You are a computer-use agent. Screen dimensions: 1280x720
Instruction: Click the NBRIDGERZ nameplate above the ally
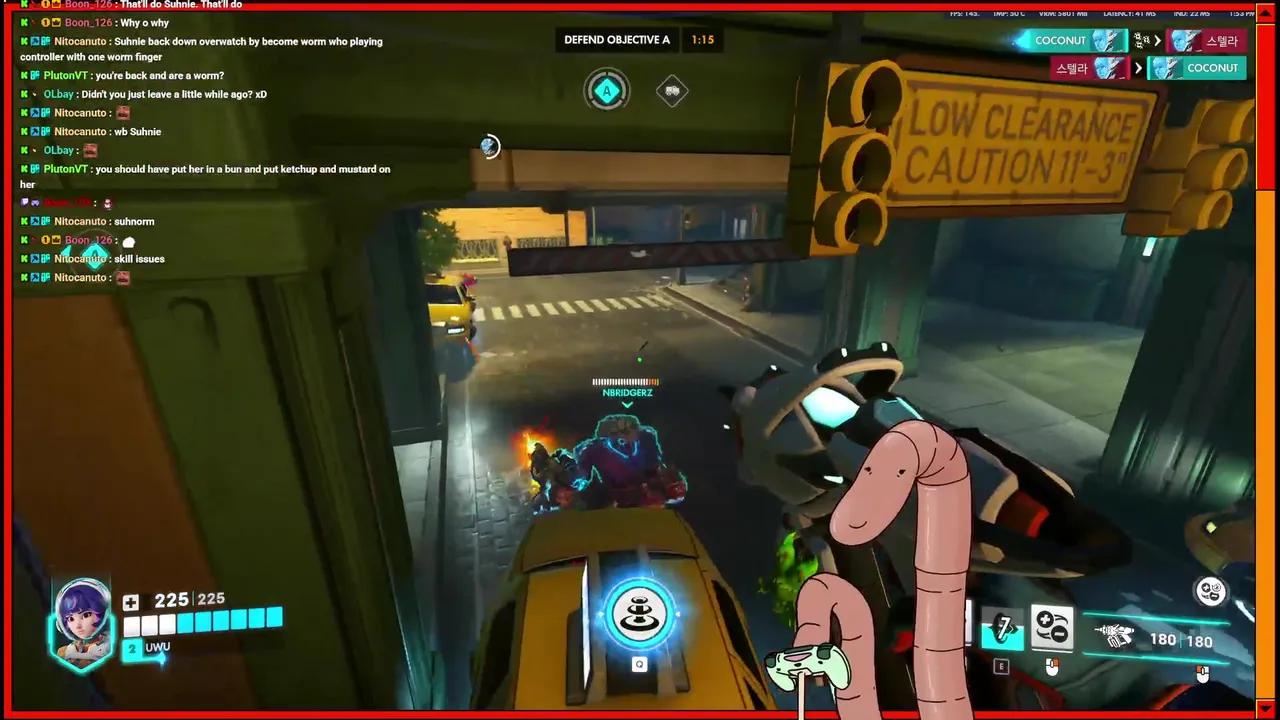(627, 392)
